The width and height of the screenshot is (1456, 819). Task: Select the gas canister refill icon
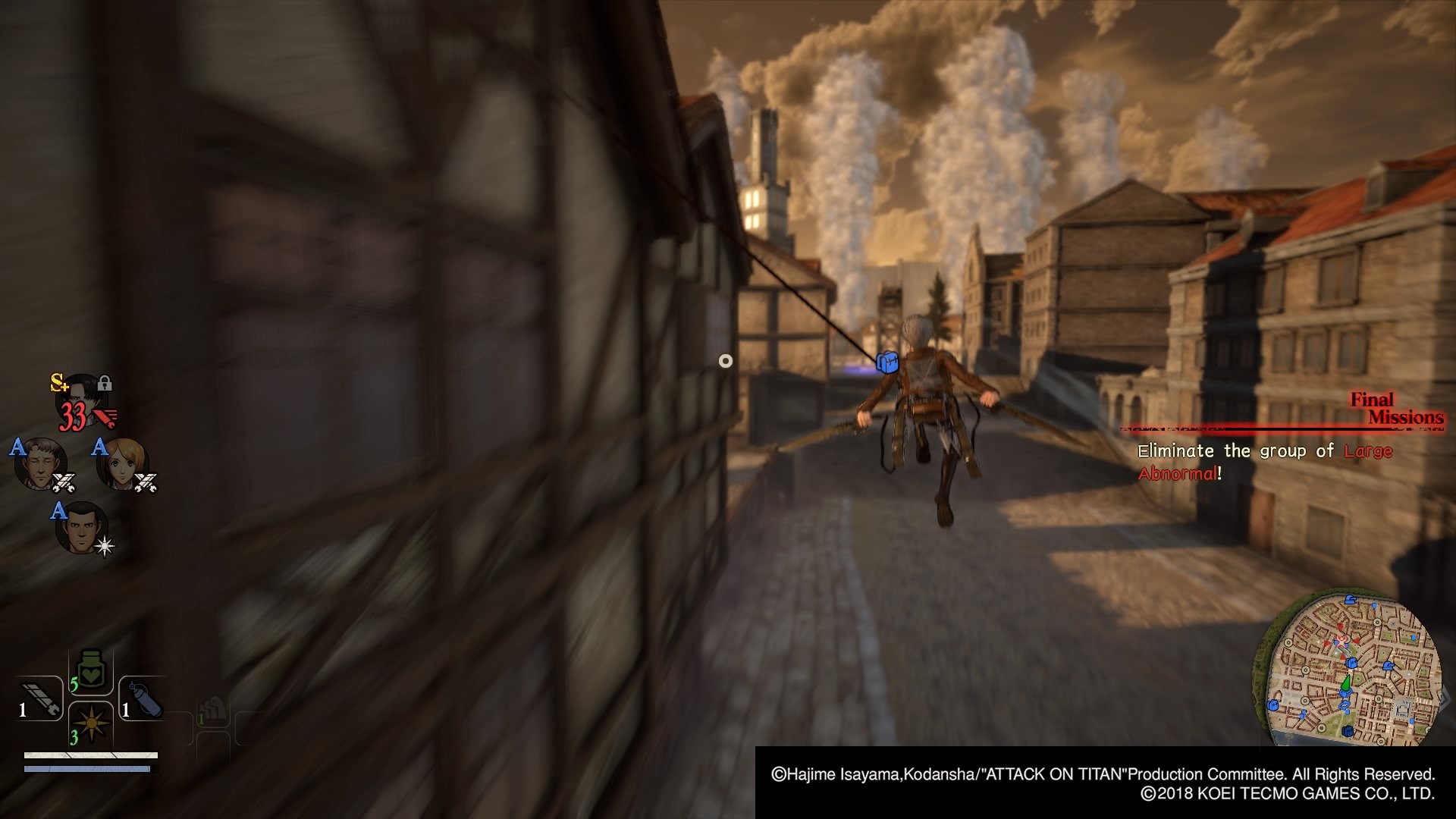[x=145, y=701]
